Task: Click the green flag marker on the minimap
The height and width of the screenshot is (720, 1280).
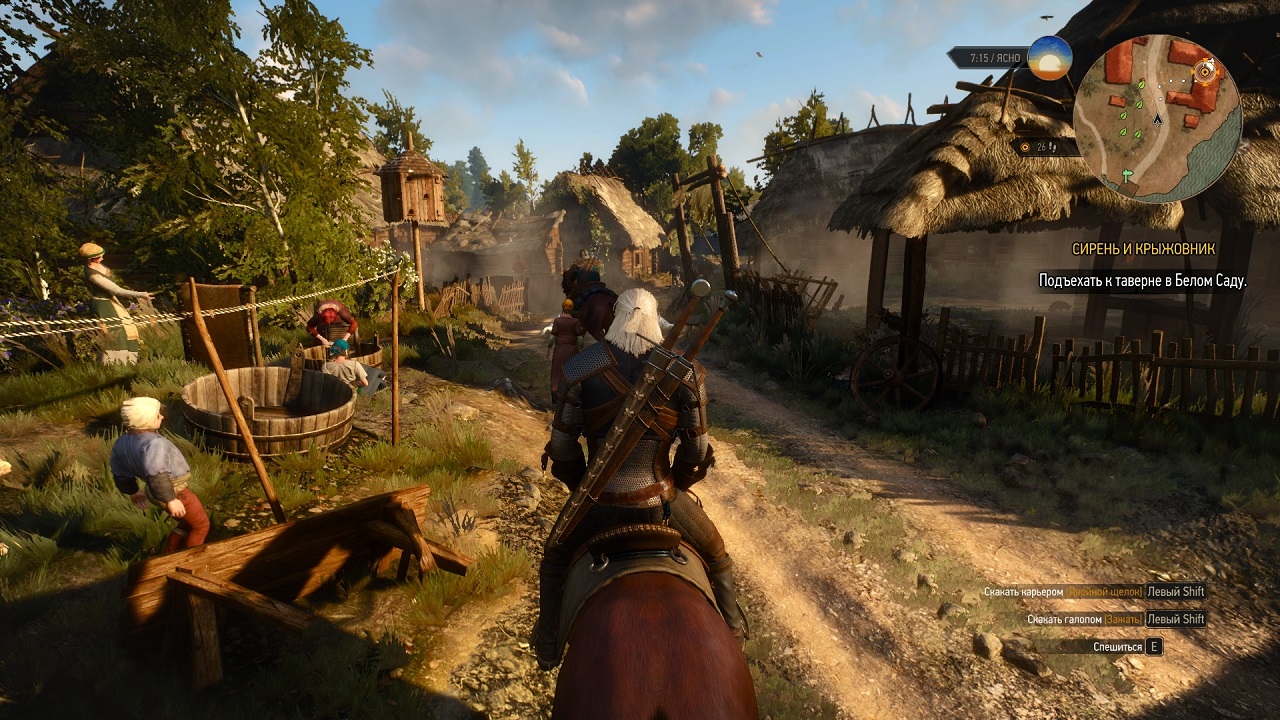Action: click(1127, 174)
